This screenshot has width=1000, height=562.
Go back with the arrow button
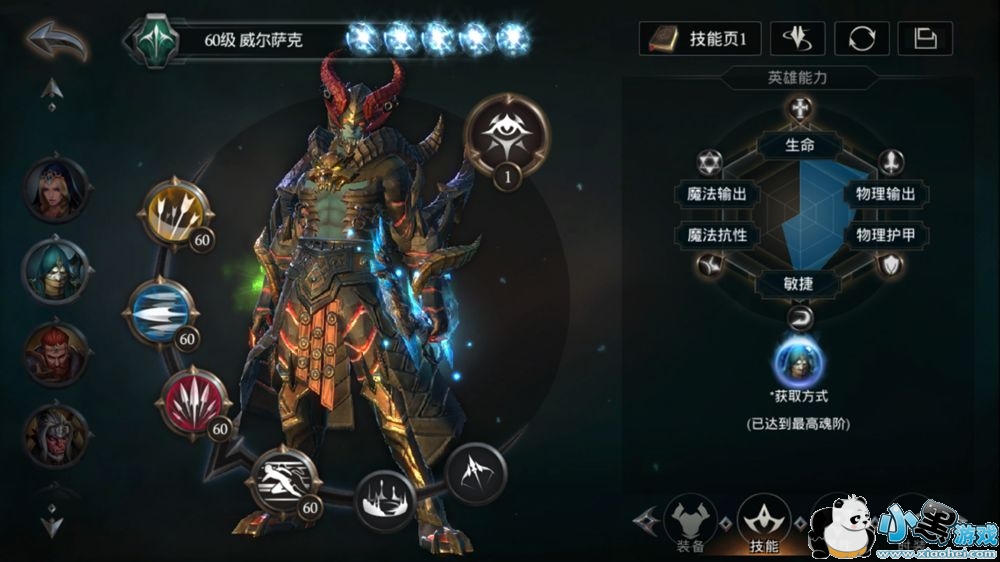(56, 41)
